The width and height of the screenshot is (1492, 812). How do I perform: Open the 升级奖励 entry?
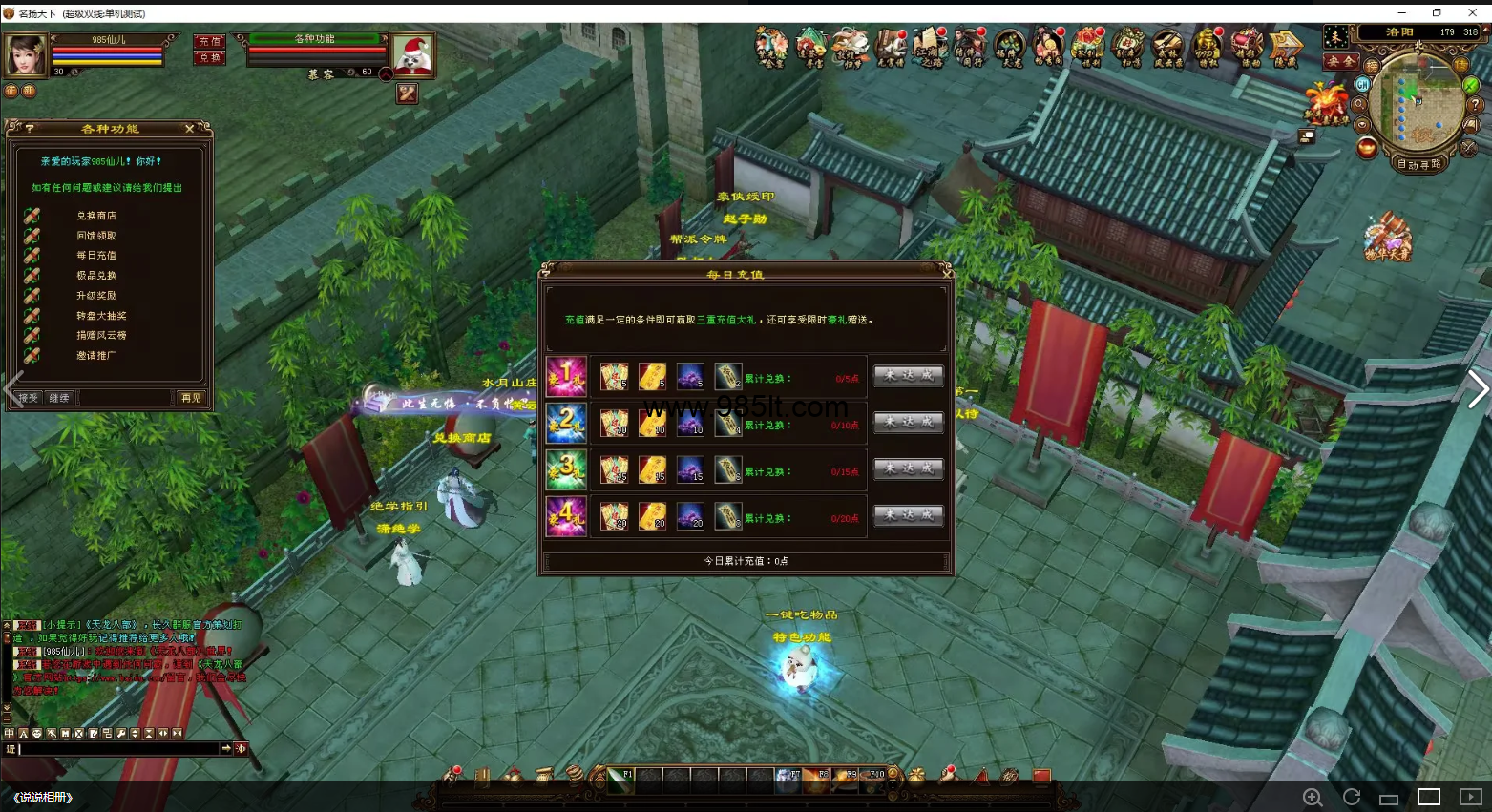tap(96, 296)
